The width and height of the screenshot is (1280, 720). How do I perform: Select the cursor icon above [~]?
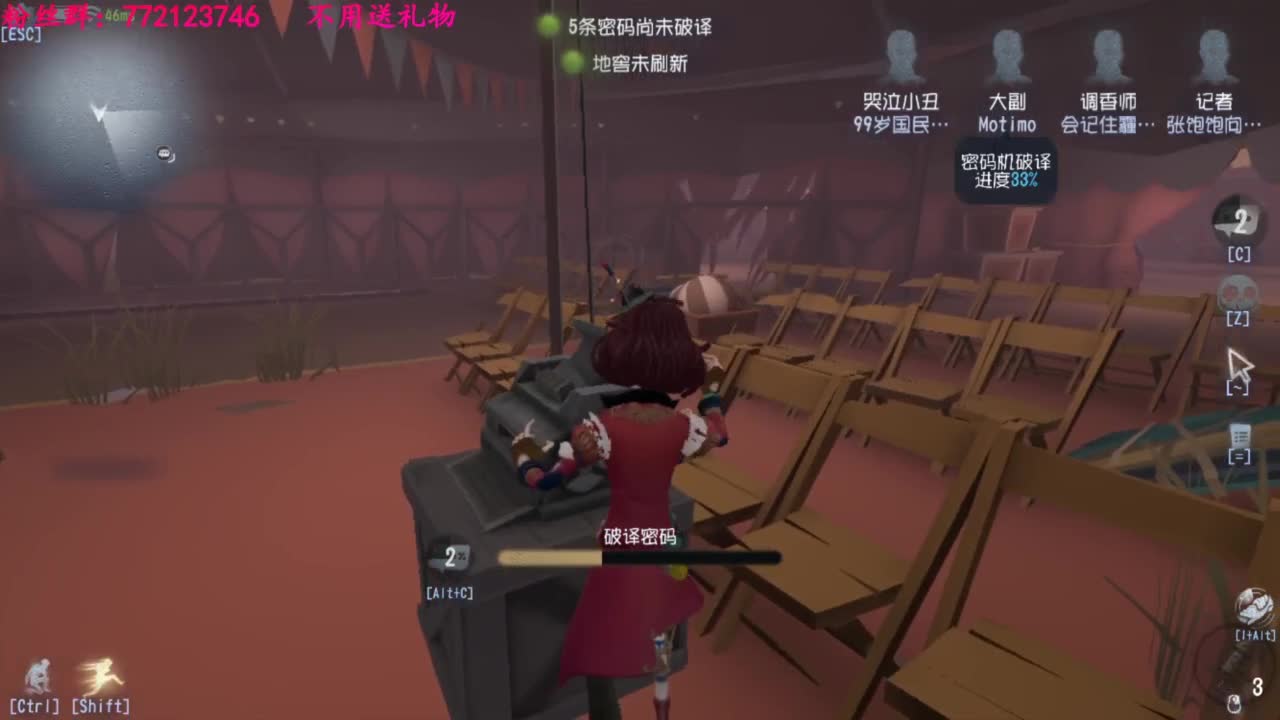coord(1240,360)
